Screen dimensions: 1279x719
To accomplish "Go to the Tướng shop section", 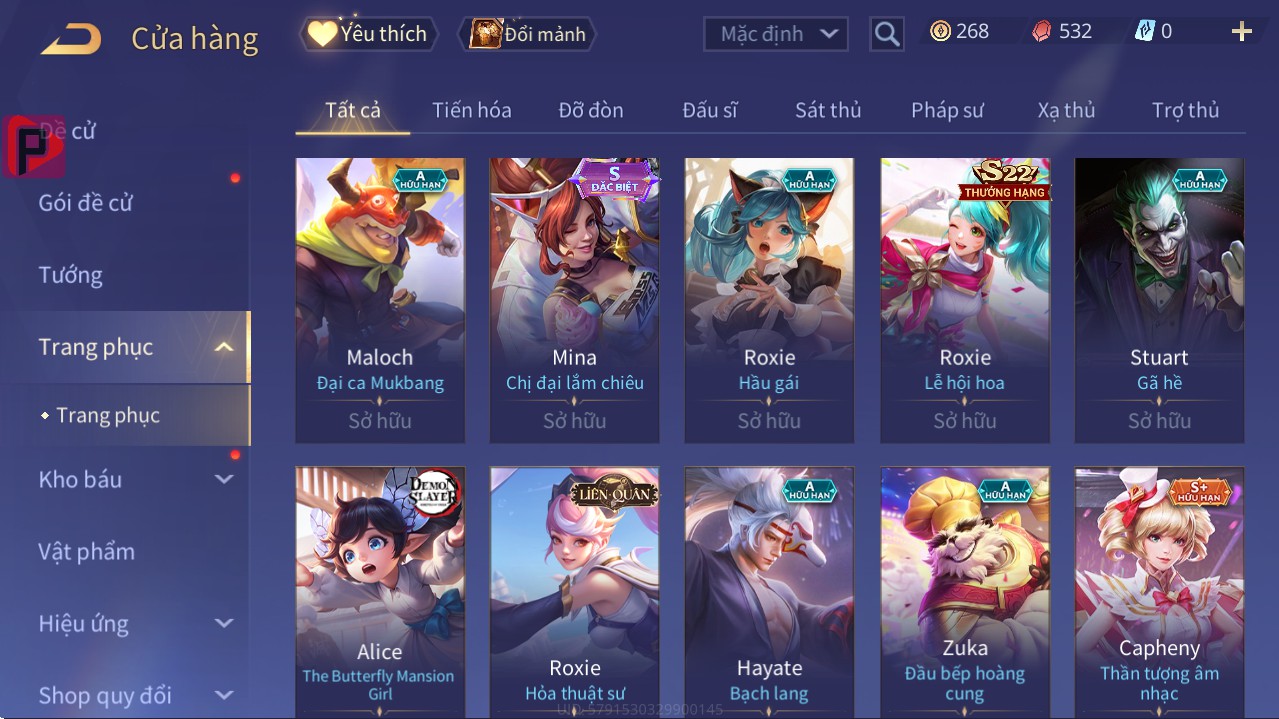I will tap(71, 275).
